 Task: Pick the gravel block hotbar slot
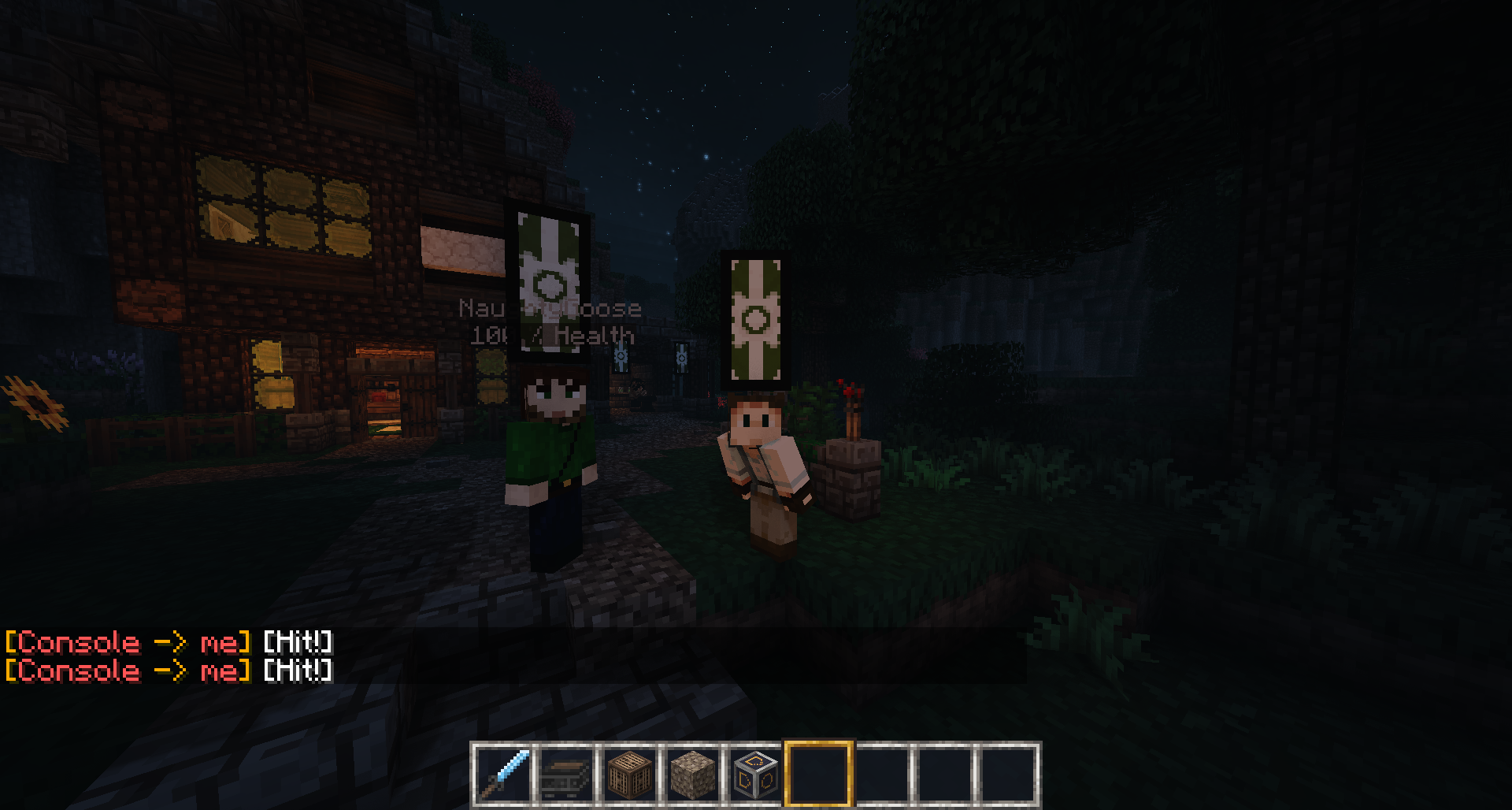pos(692,774)
